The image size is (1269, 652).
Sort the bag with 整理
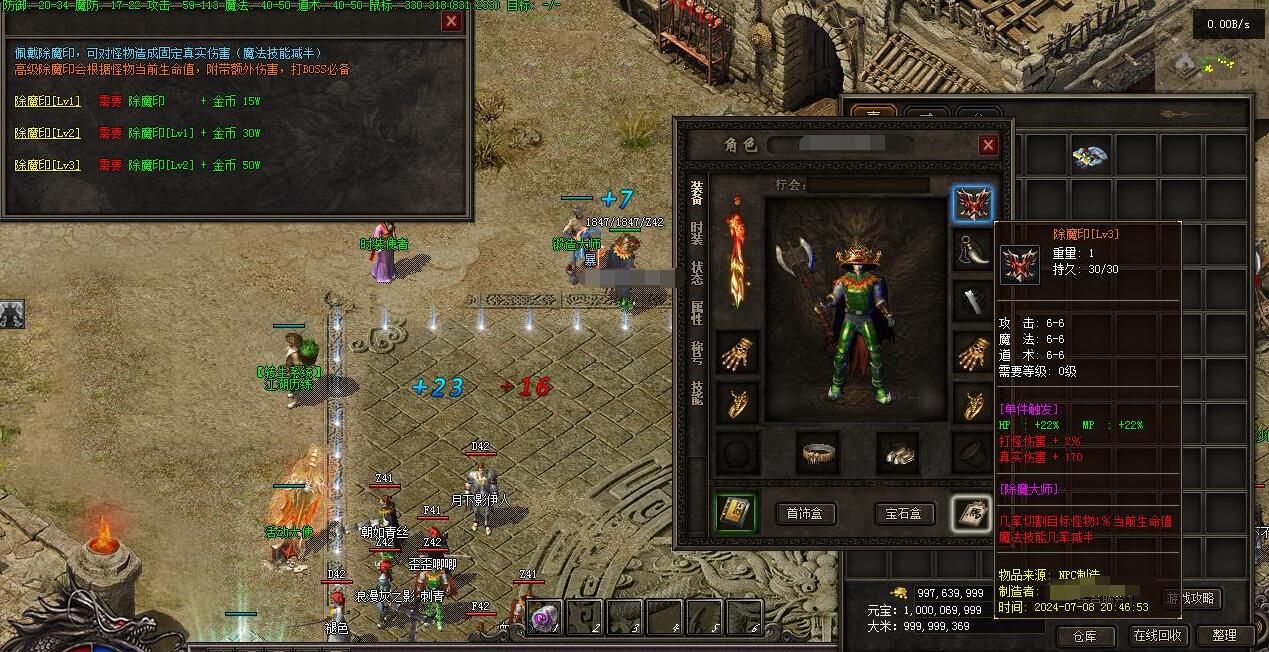pyautogui.click(x=1224, y=635)
